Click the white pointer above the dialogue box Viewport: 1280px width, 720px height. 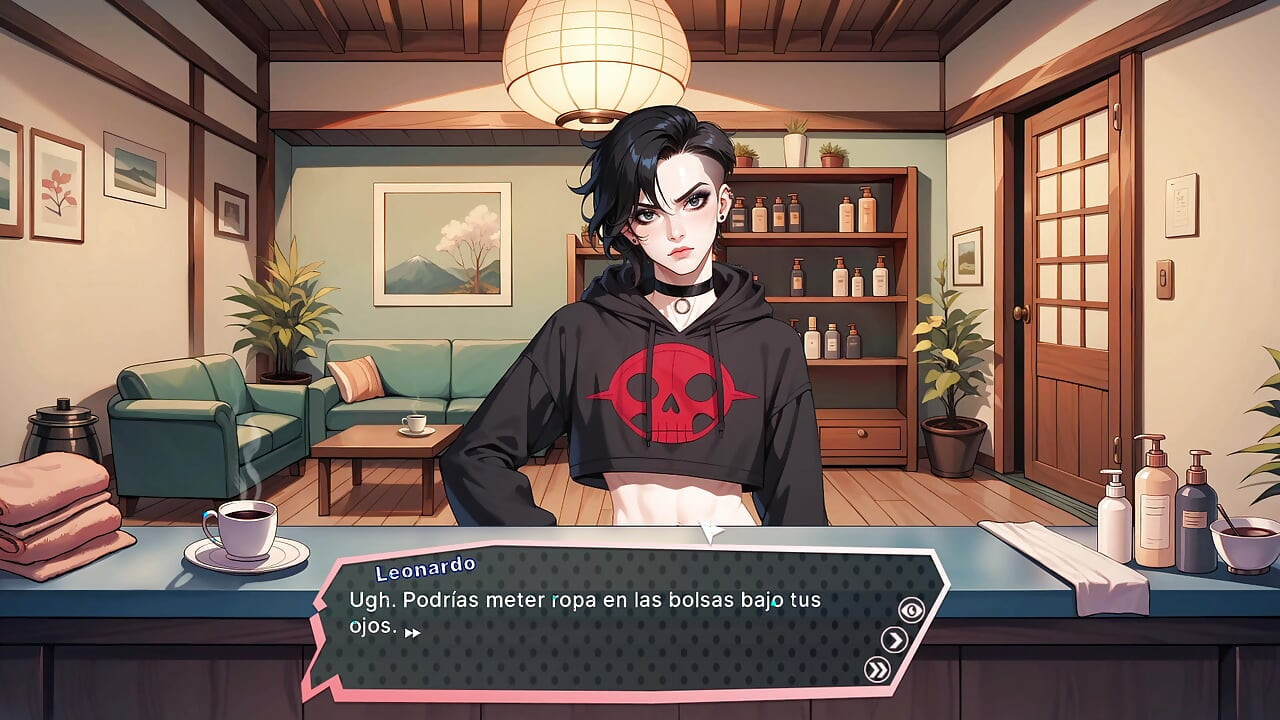[x=712, y=530]
